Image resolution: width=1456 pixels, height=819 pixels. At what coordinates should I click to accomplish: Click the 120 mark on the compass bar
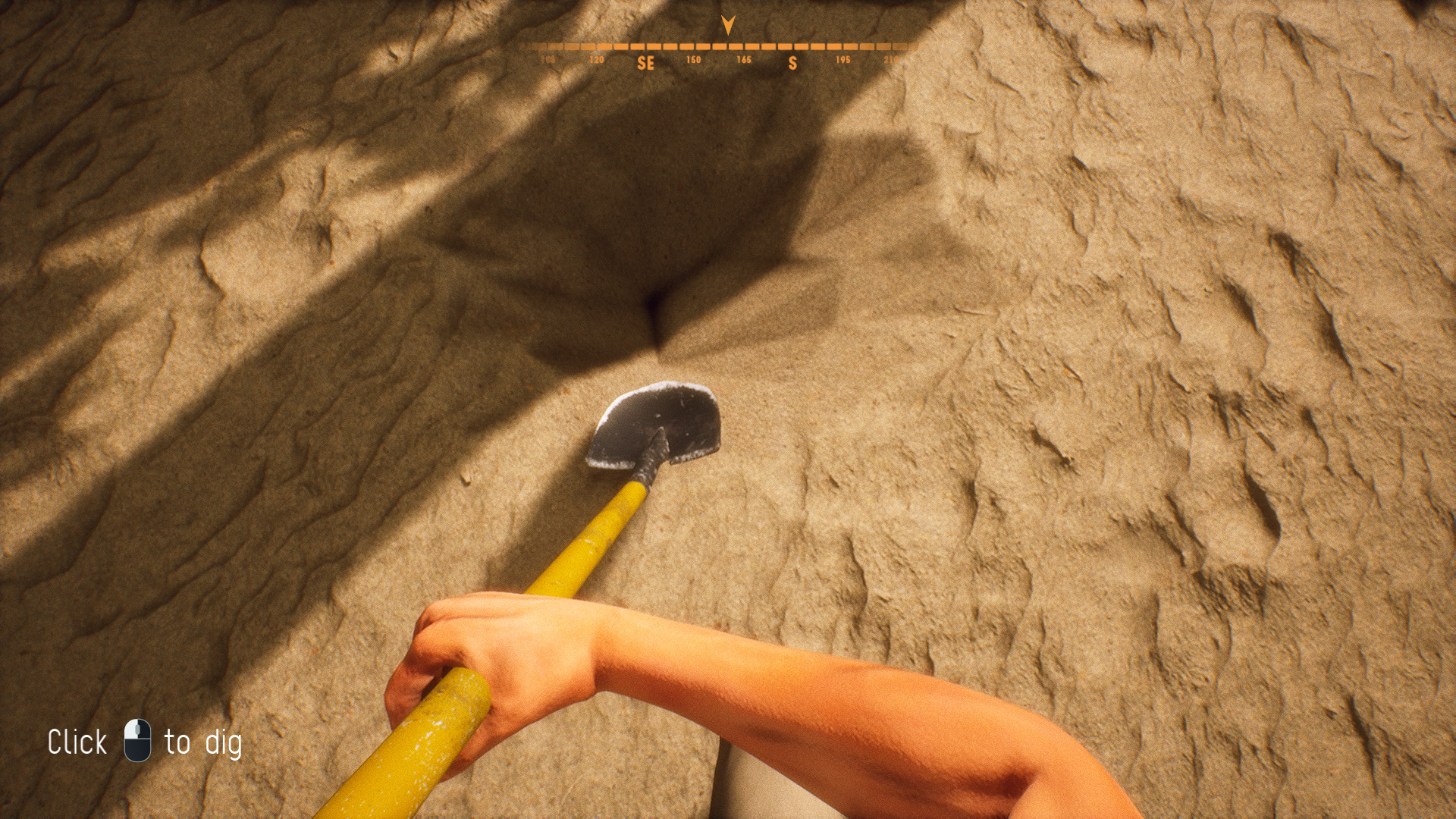point(597,58)
